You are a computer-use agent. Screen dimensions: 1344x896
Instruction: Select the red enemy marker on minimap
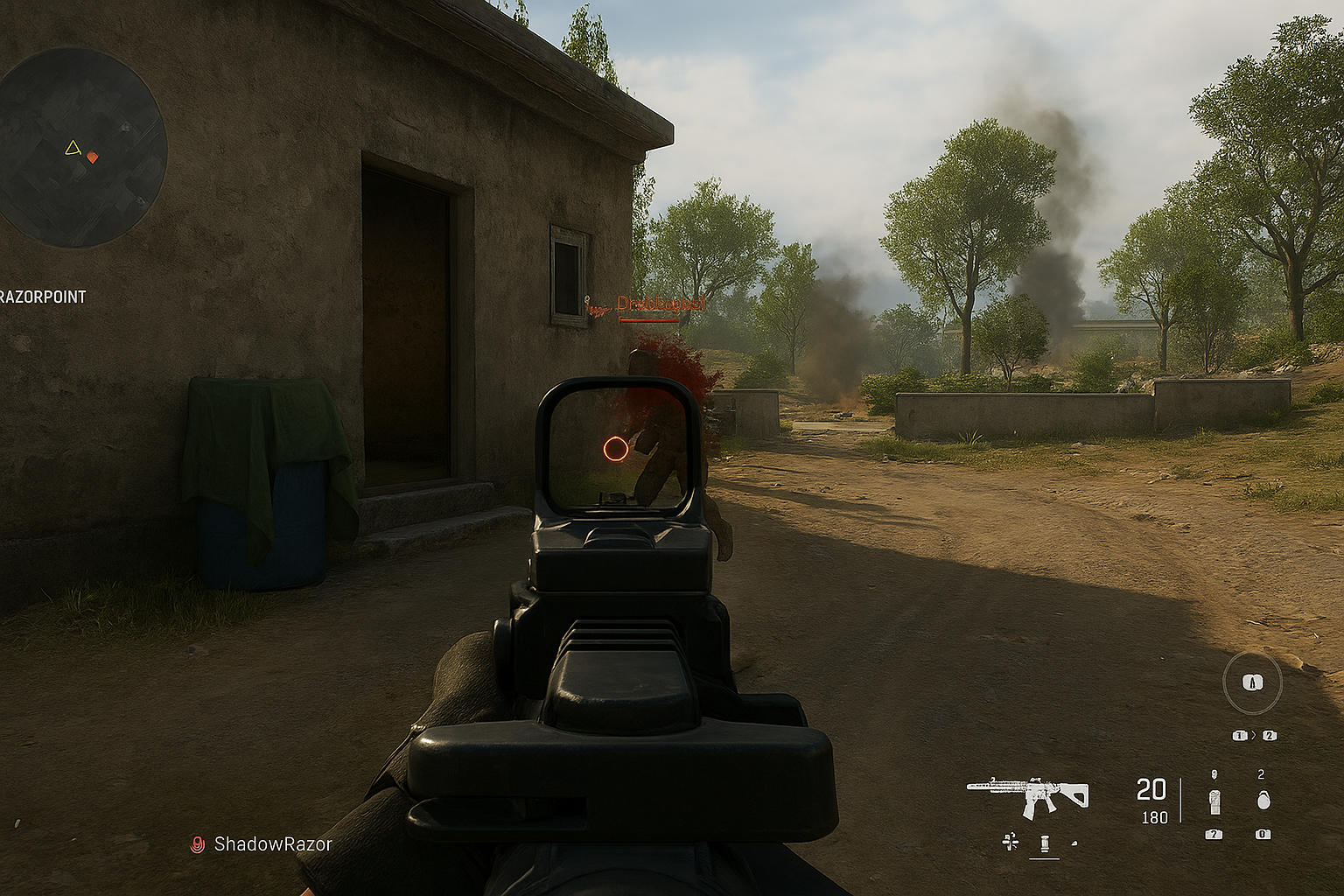coord(93,157)
